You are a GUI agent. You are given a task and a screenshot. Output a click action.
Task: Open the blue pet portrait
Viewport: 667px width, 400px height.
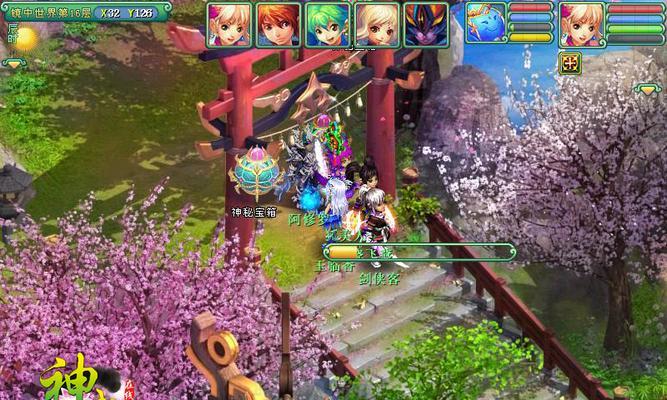coord(486,24)
